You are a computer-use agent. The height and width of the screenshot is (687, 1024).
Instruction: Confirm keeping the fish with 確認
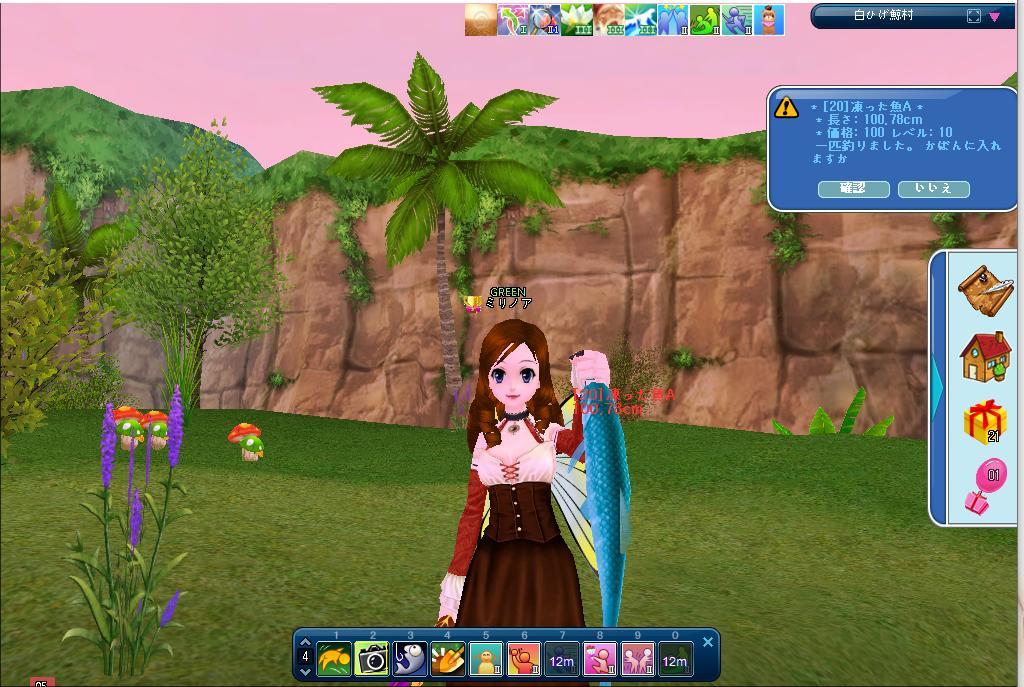(853, 189)
